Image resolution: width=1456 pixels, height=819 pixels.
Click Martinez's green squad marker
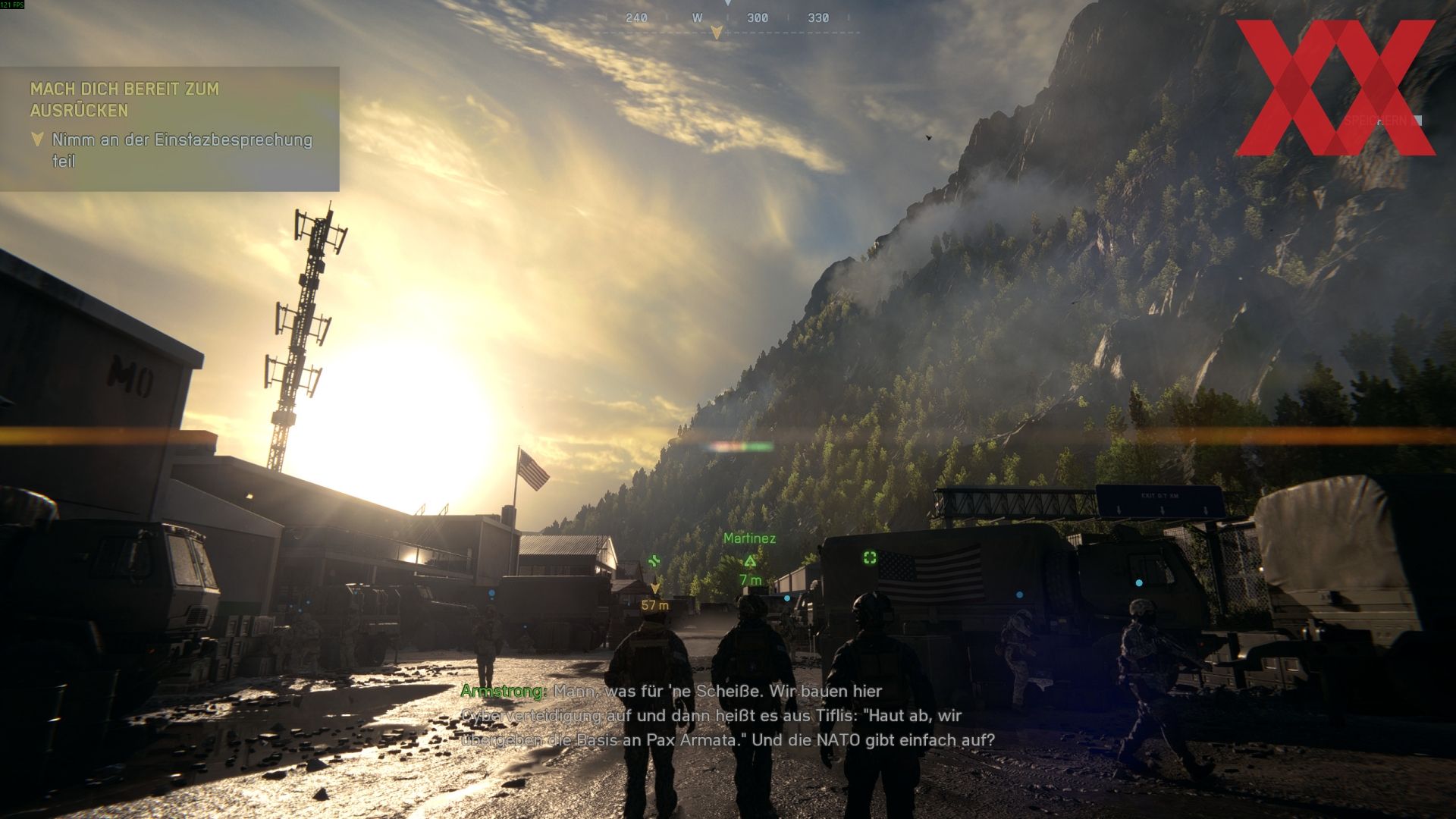point(750,561)
